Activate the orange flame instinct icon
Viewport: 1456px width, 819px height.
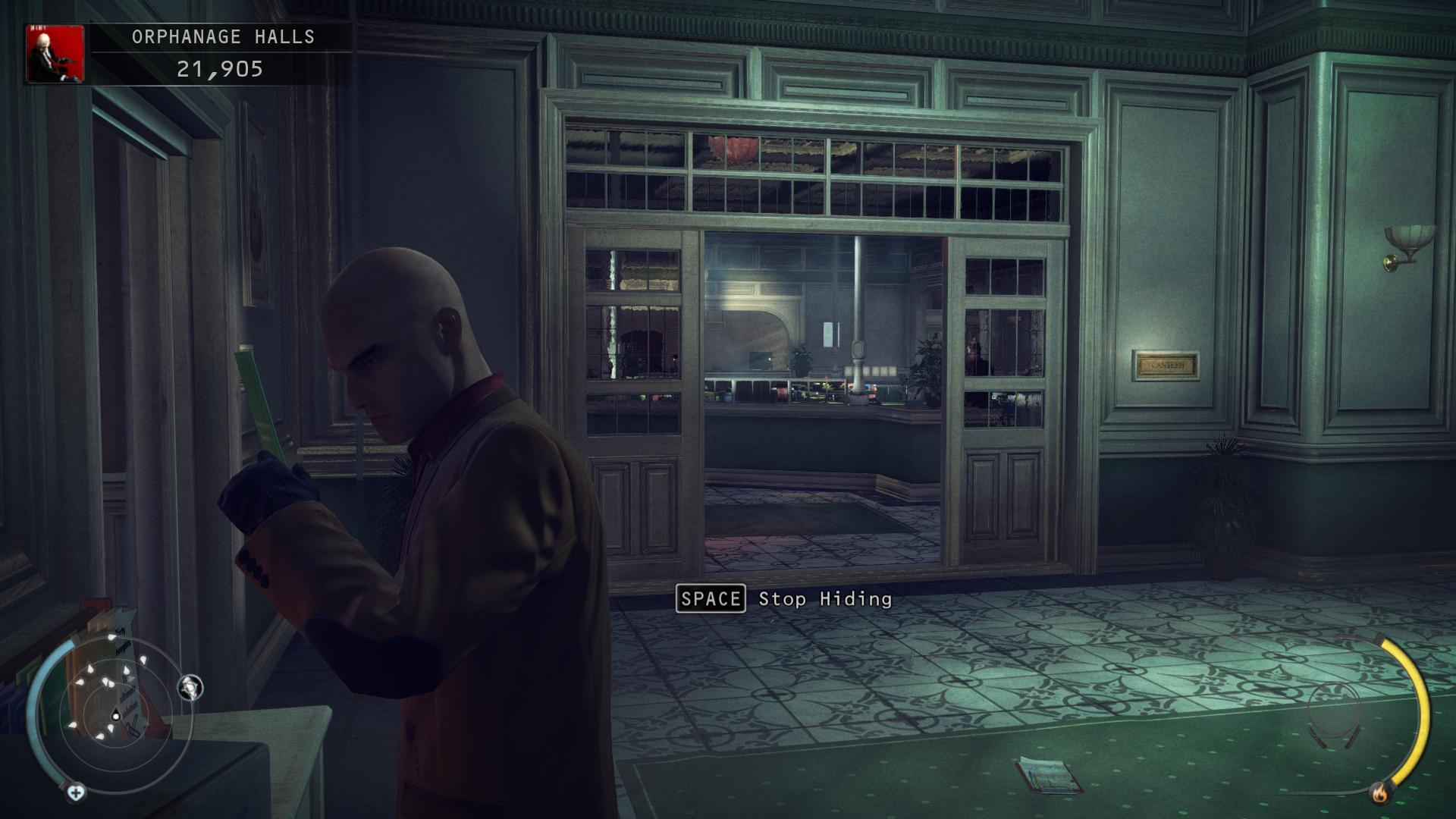click(1379, 793)
